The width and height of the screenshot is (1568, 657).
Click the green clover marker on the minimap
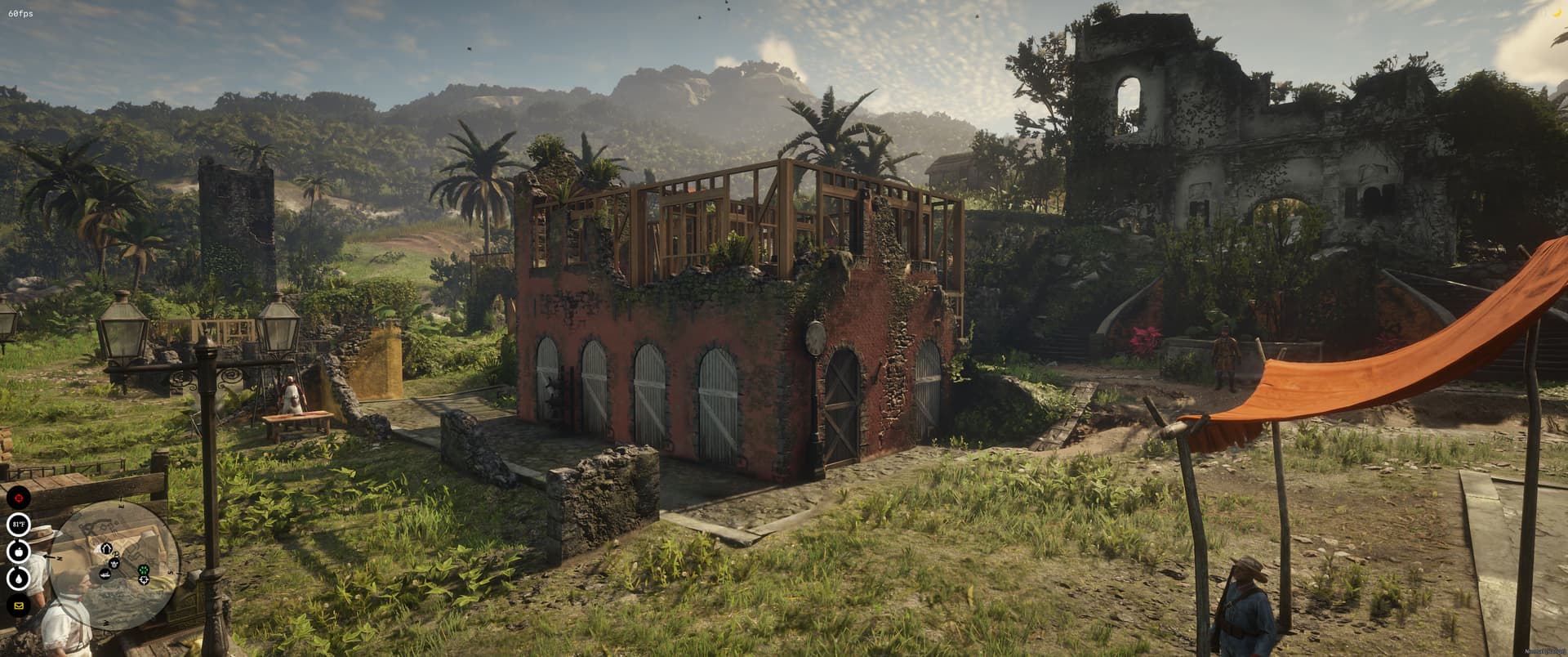point(143,570)
